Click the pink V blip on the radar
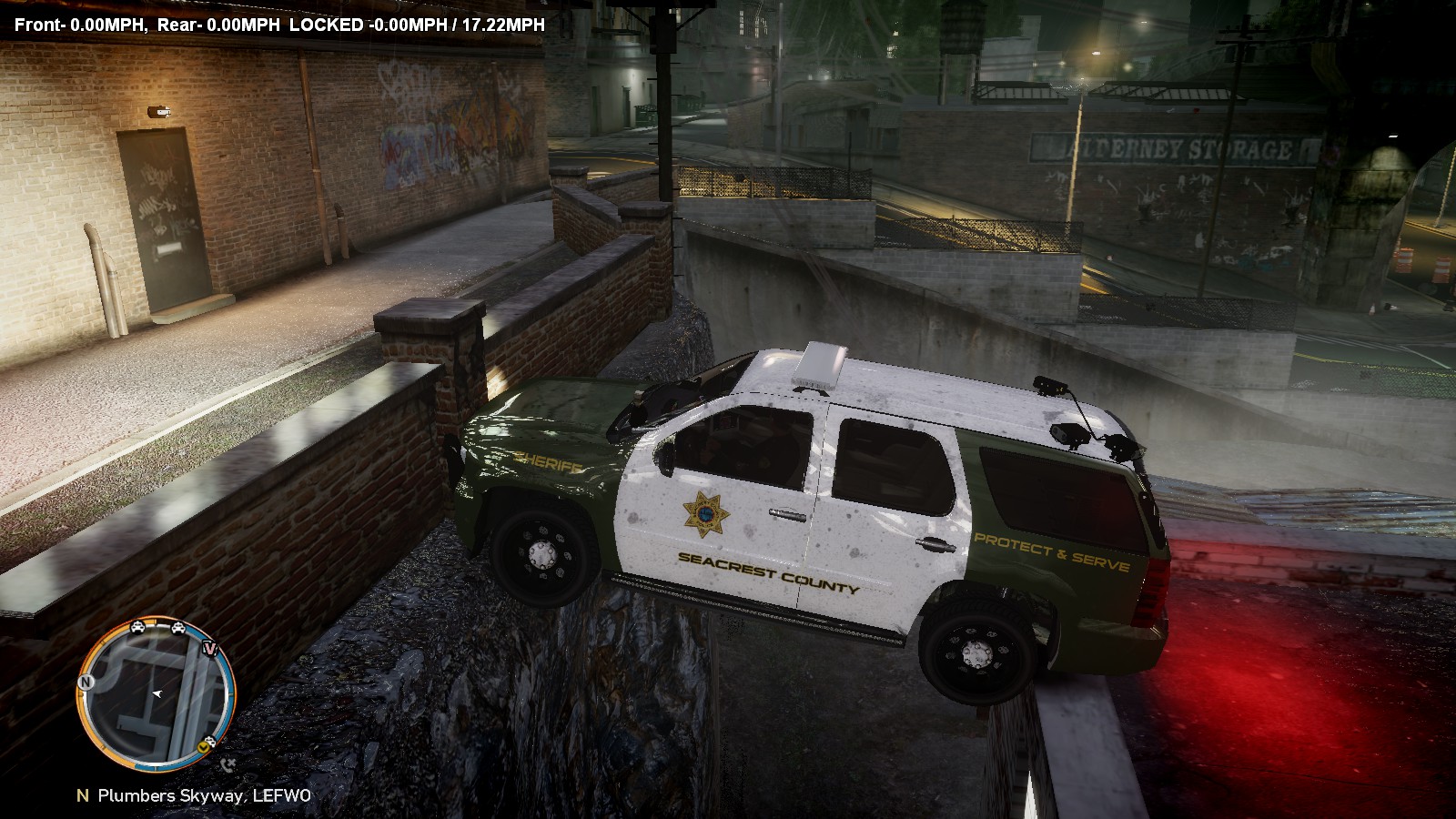This screenshot has height=819, width=1456. coord(211,650)
